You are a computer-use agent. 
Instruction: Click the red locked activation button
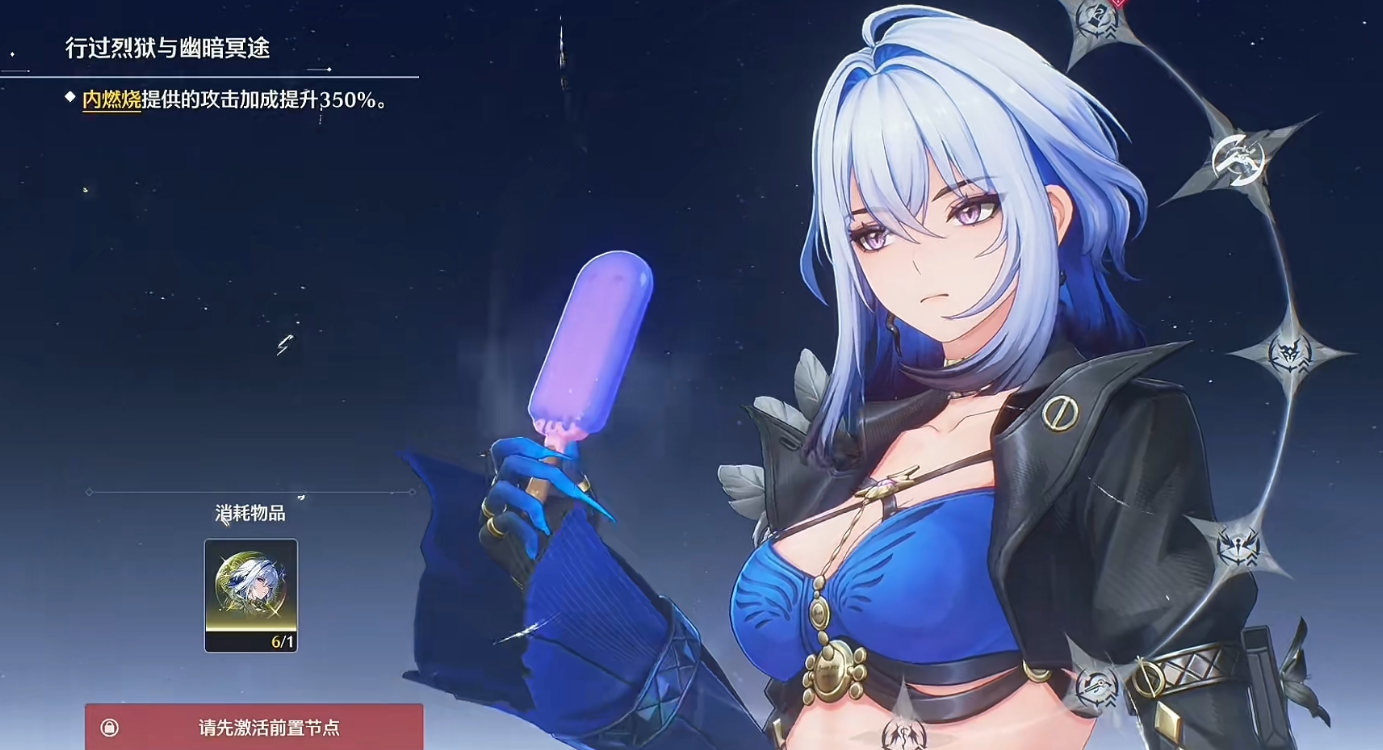254,727
